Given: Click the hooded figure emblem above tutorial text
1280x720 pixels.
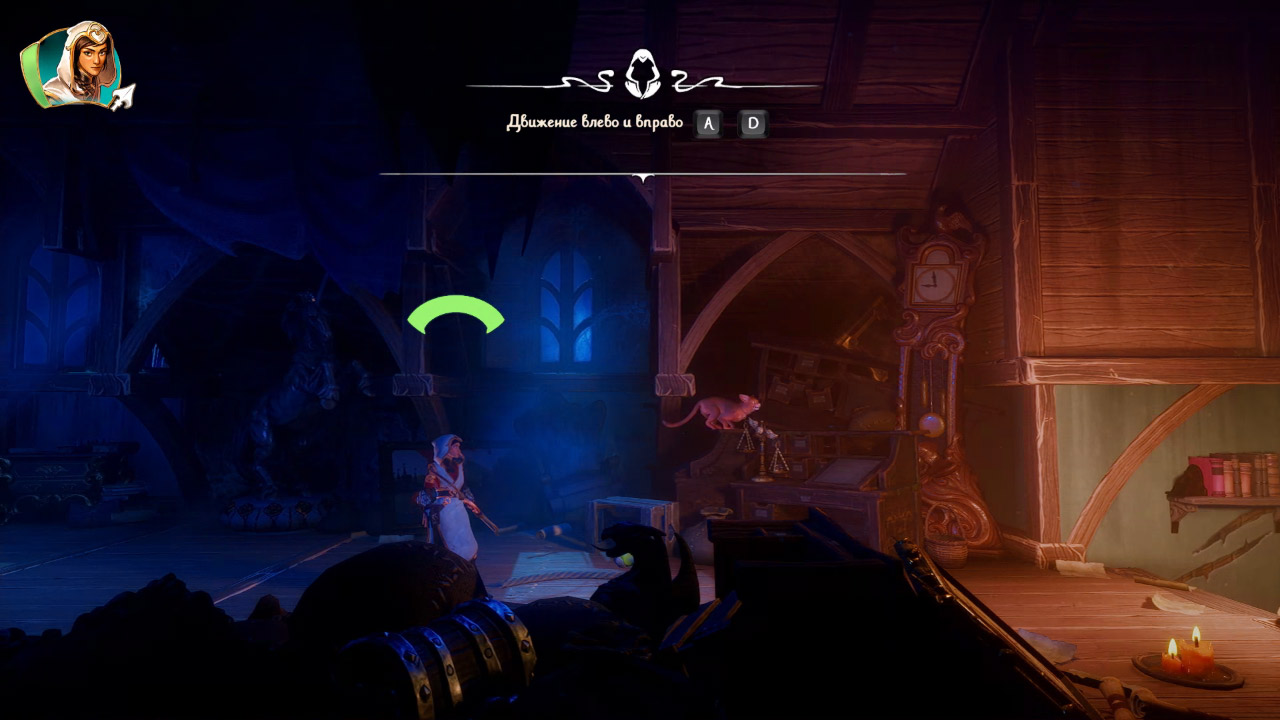Looking at the screenshot, I should (641, 72).
